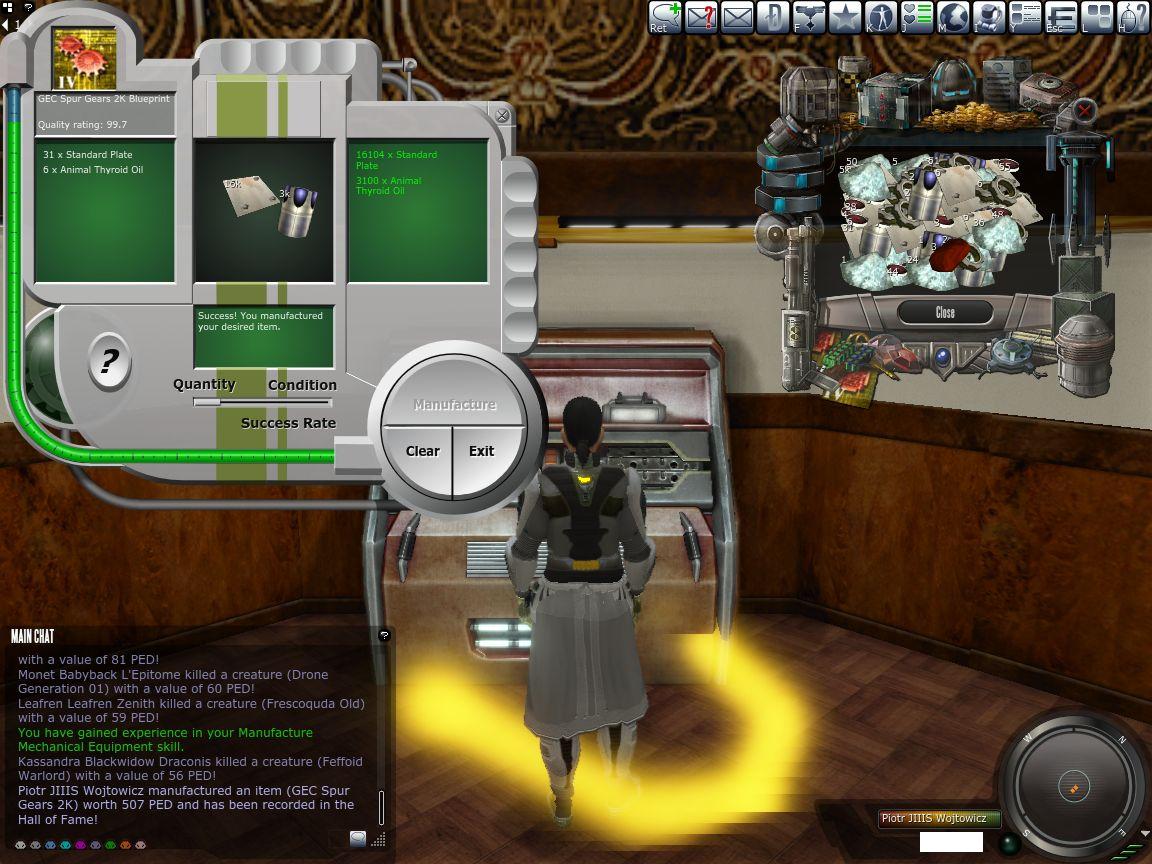Image resolution: width=1152 pixels, height=864 pixels.
Task: Clear the manufacturing terminal
Action: click(x=422, y=451)
